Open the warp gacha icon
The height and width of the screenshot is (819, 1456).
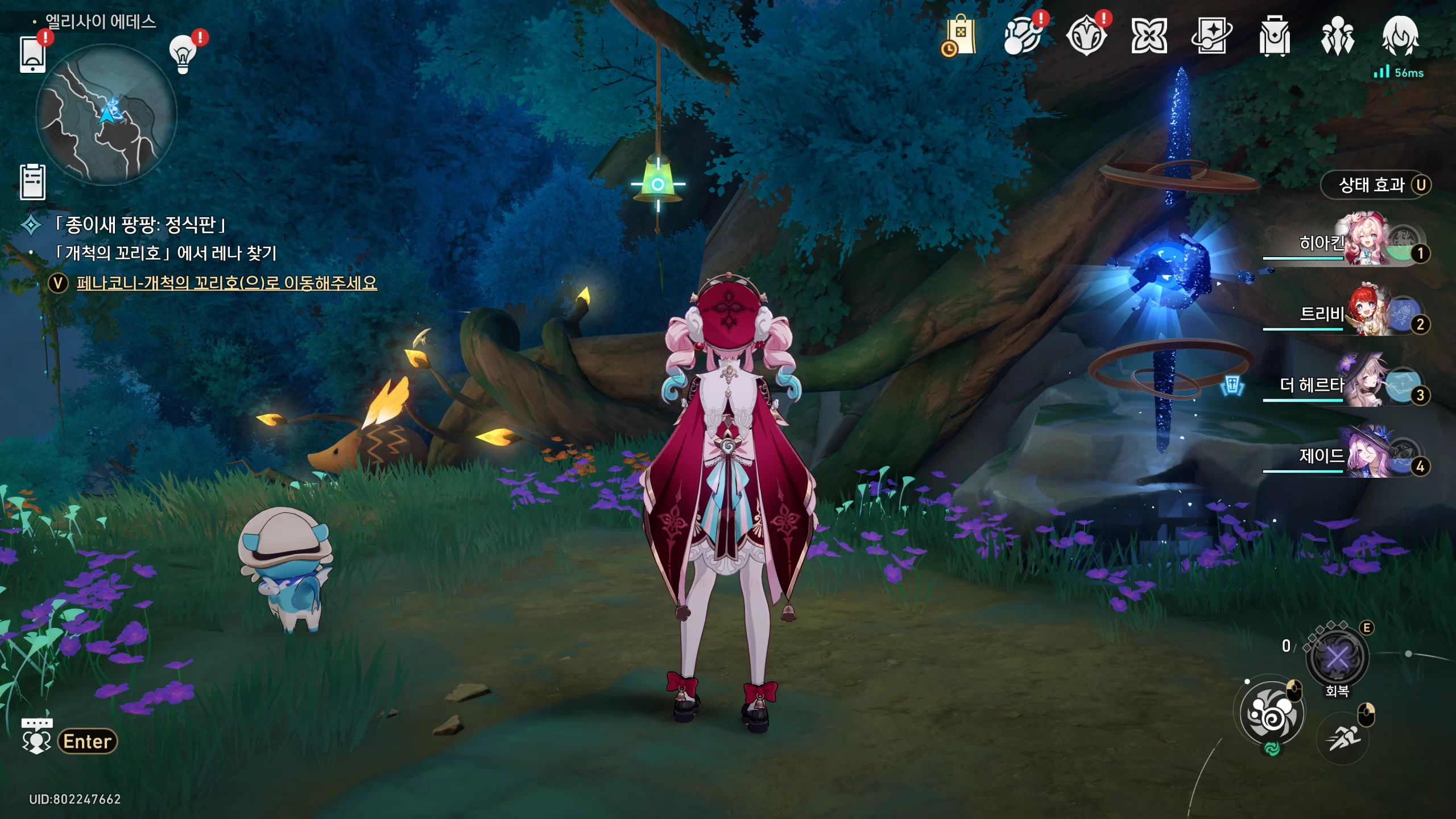tap(1023, 36)
